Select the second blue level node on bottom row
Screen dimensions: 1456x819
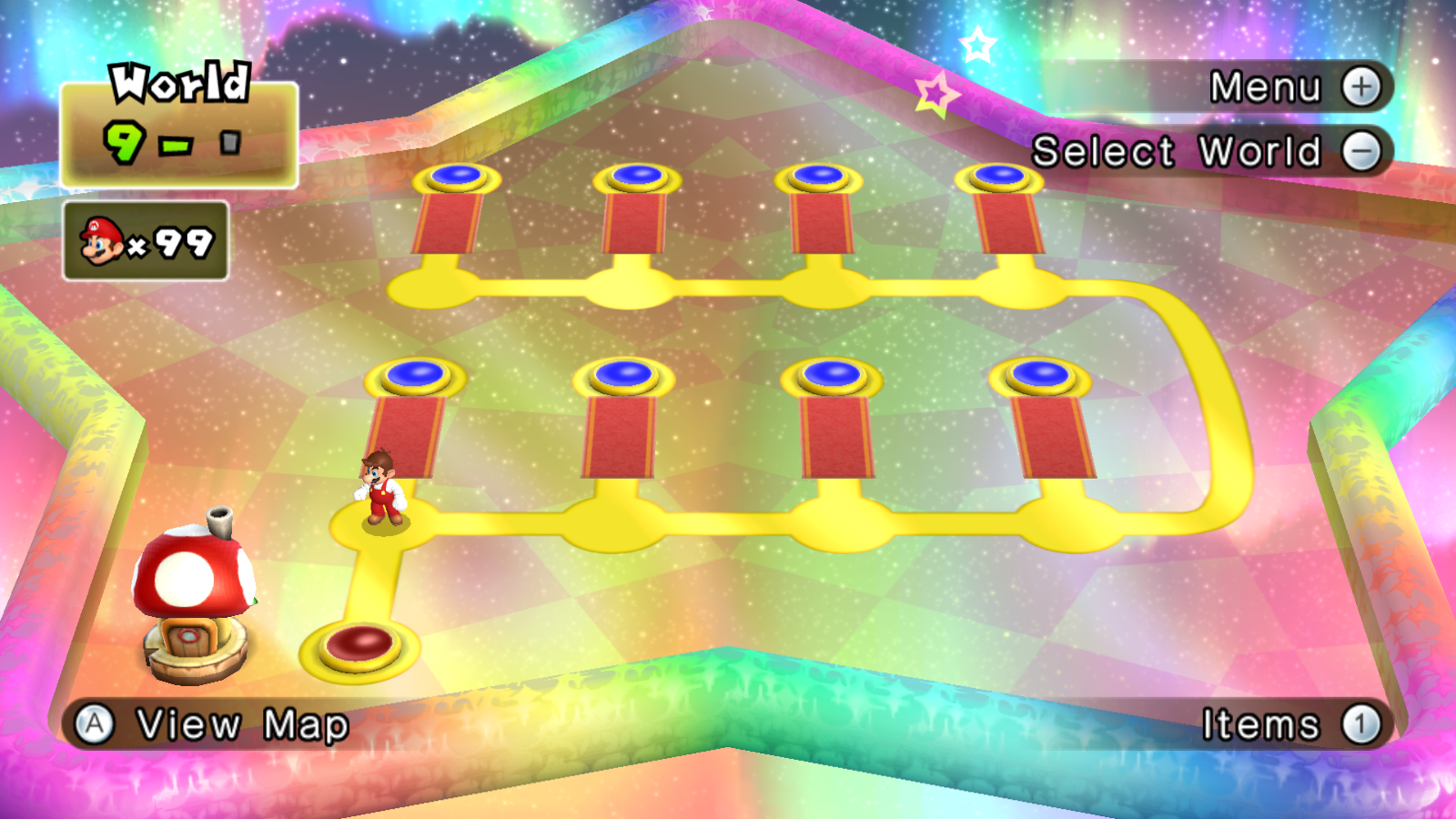(x=624, y=373)
